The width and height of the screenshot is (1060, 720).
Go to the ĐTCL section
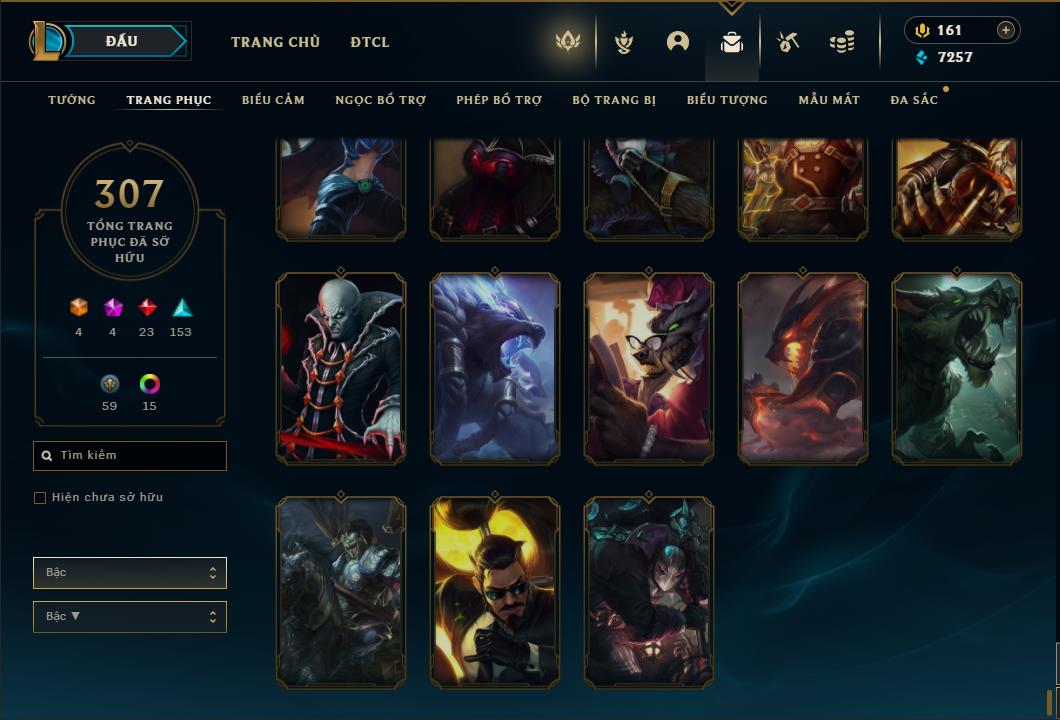370,42
